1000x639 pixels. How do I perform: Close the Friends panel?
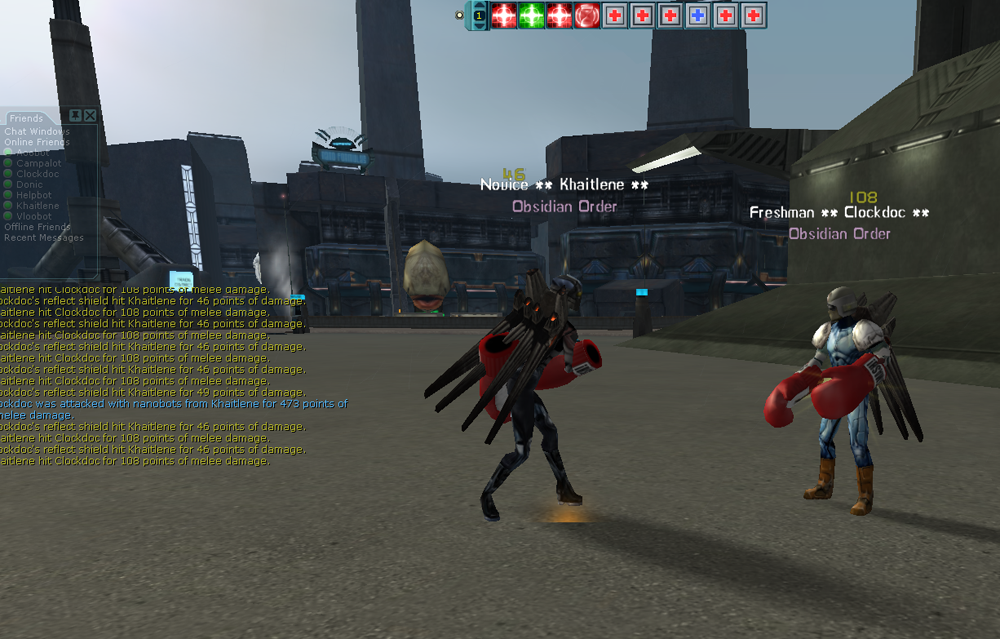pyautogui.click(x=91, y=116)
